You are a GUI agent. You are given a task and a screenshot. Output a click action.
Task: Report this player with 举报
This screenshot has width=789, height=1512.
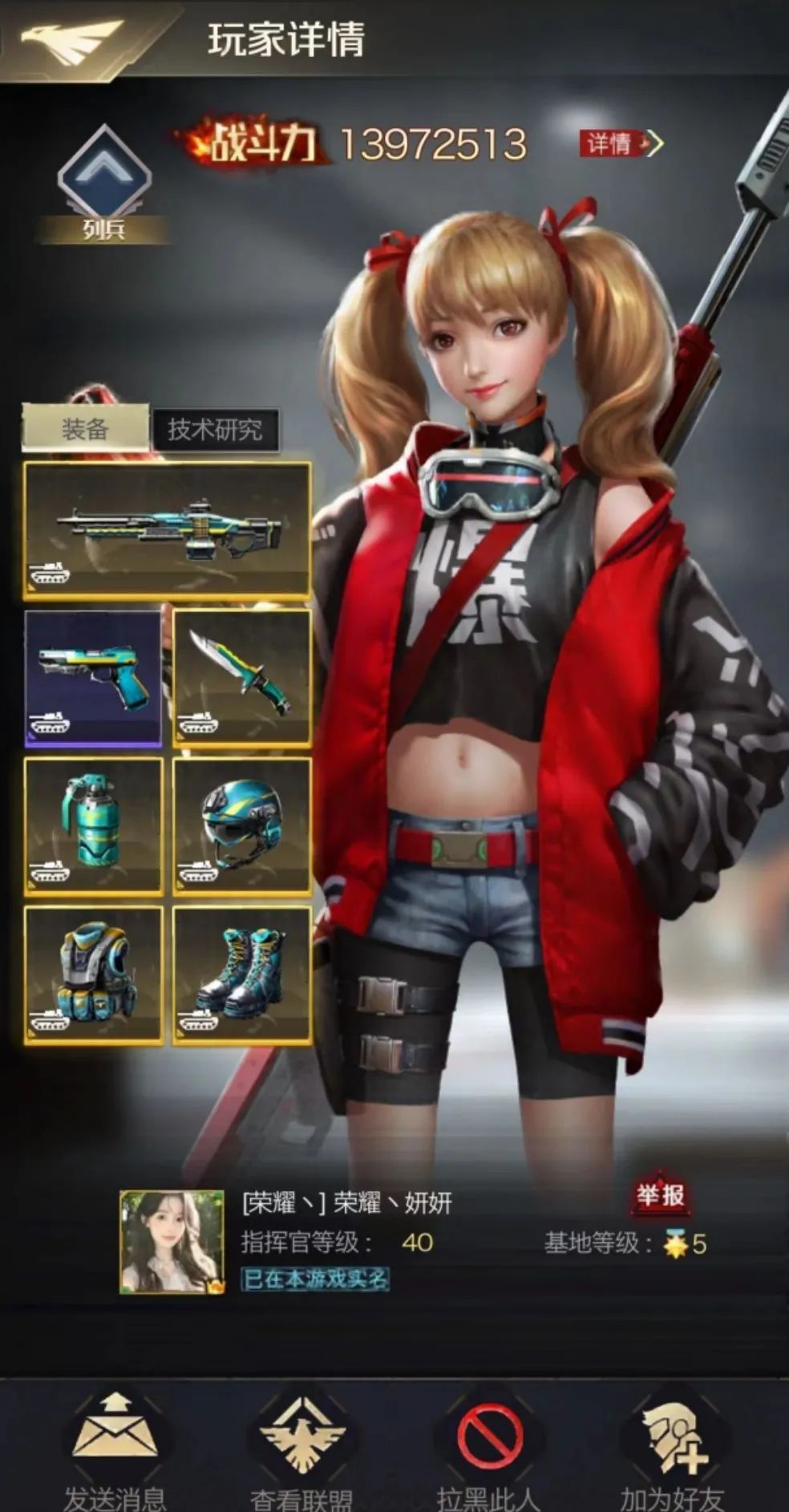pos(661,1196)
